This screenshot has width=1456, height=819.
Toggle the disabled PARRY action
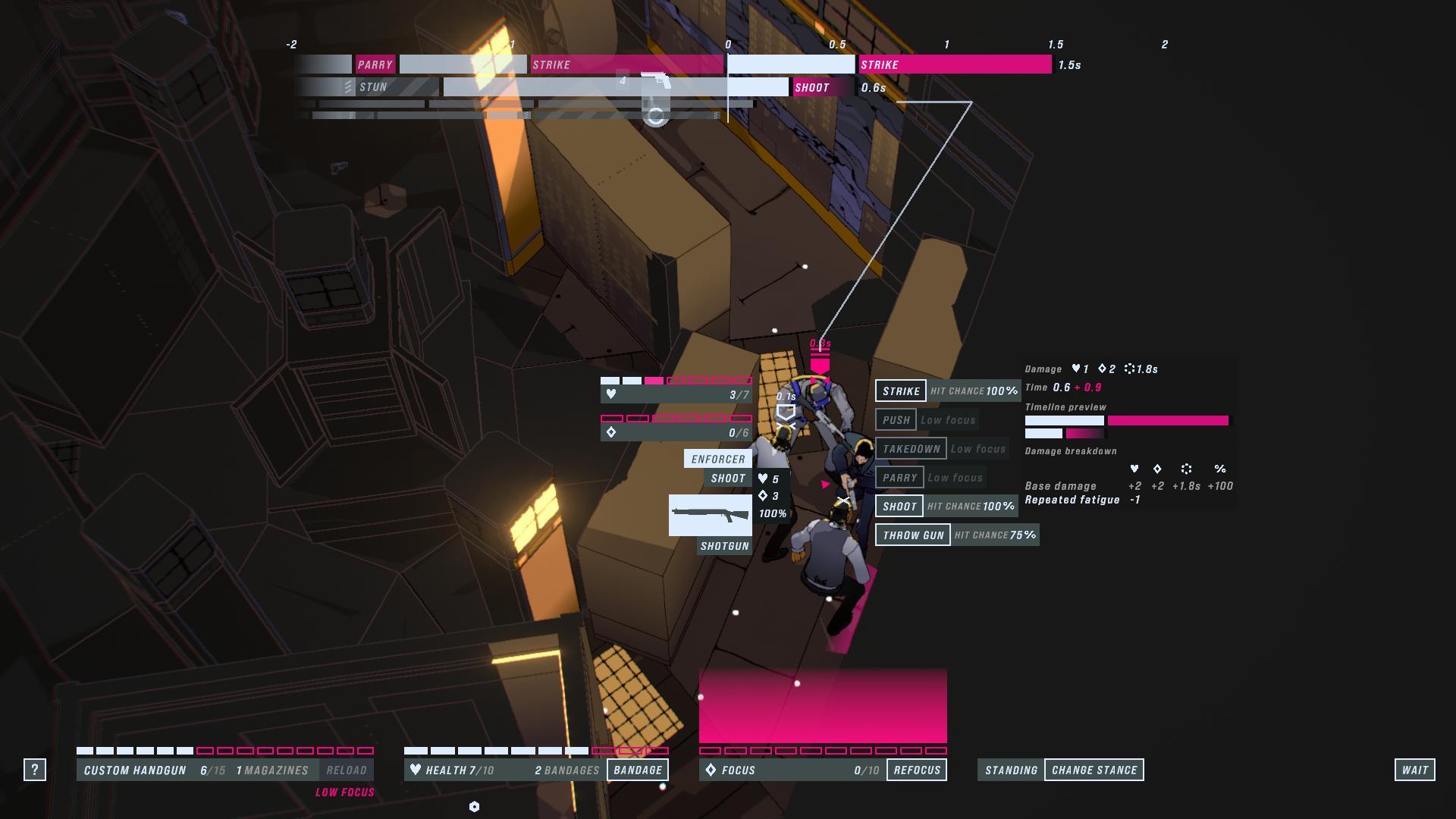tap(900, 477)
